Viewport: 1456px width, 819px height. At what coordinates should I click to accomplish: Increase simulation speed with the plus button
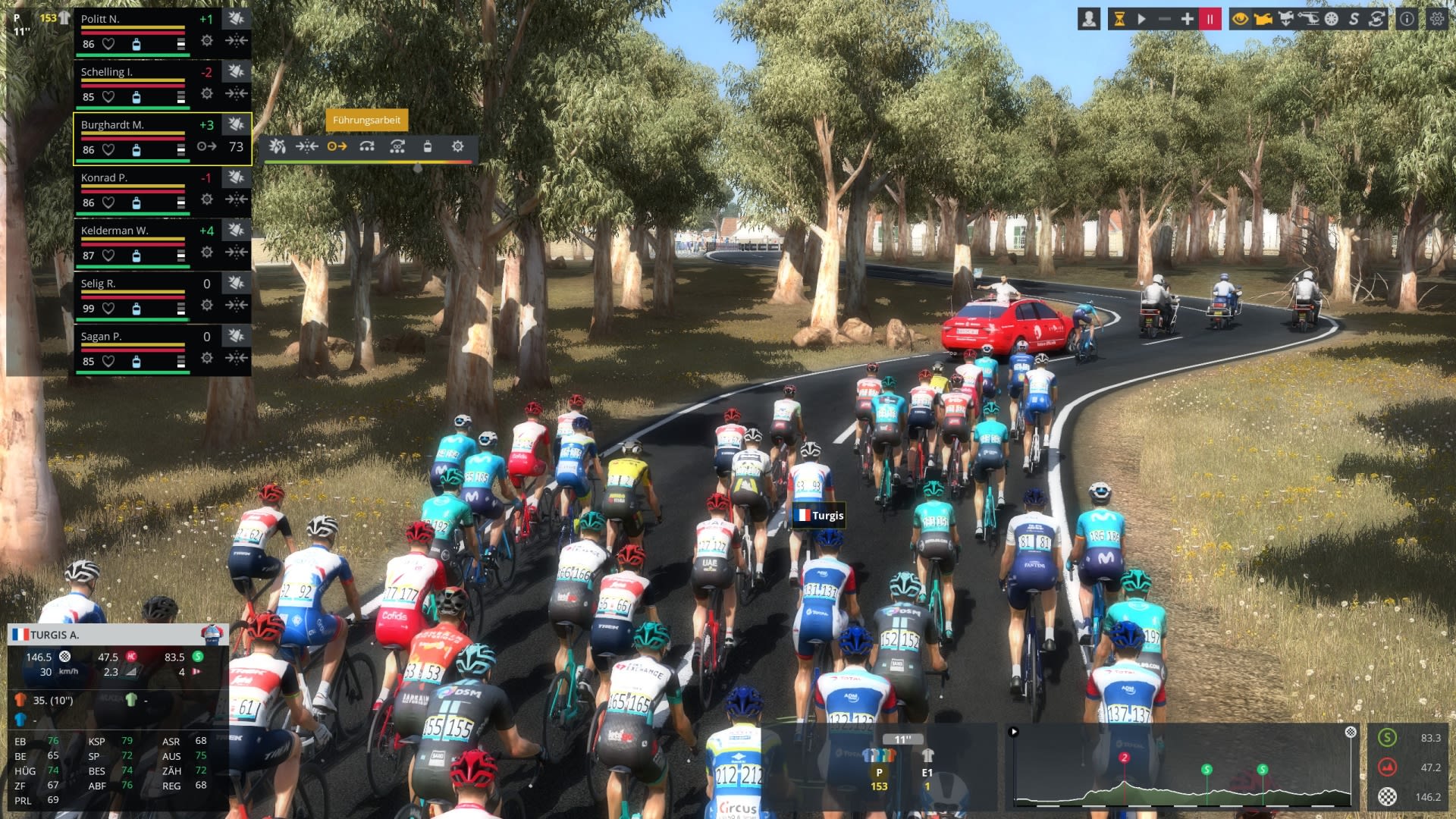tap(1187, 20)
